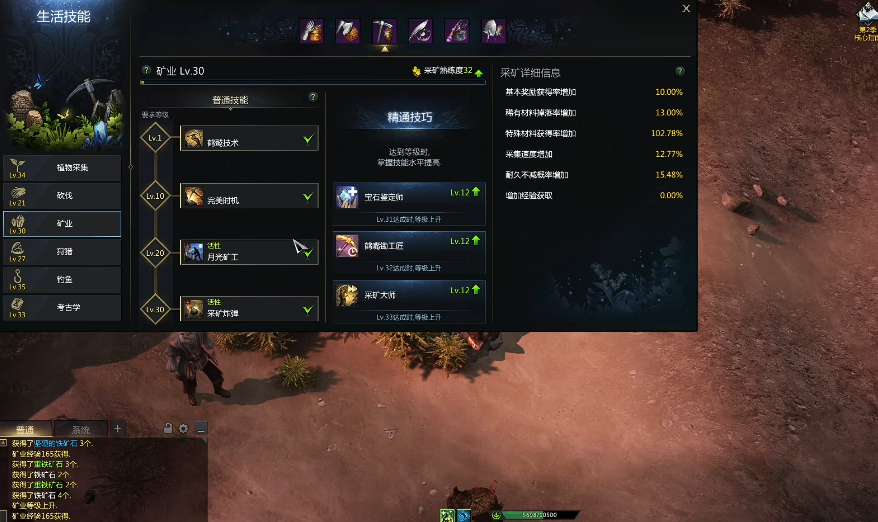Select the 采矿大师 mastery skill
The image size is (878, 522).
click(409, 294)
